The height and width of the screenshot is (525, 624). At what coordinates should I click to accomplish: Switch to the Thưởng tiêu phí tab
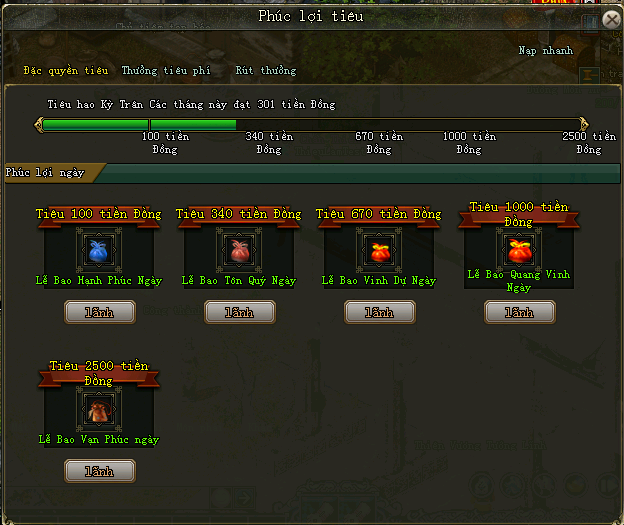point(166,71)
